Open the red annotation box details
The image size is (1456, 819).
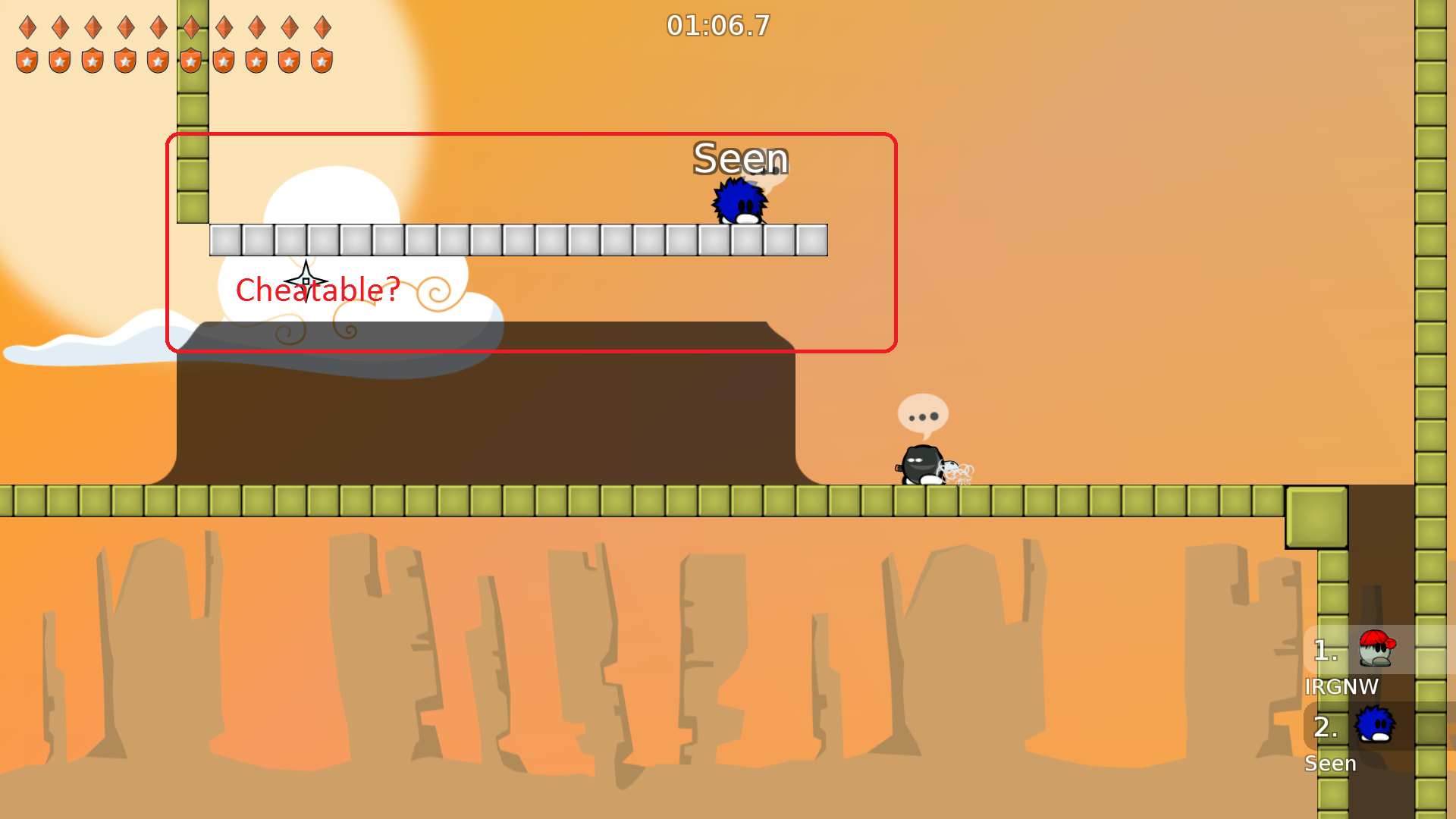point(531,243)
